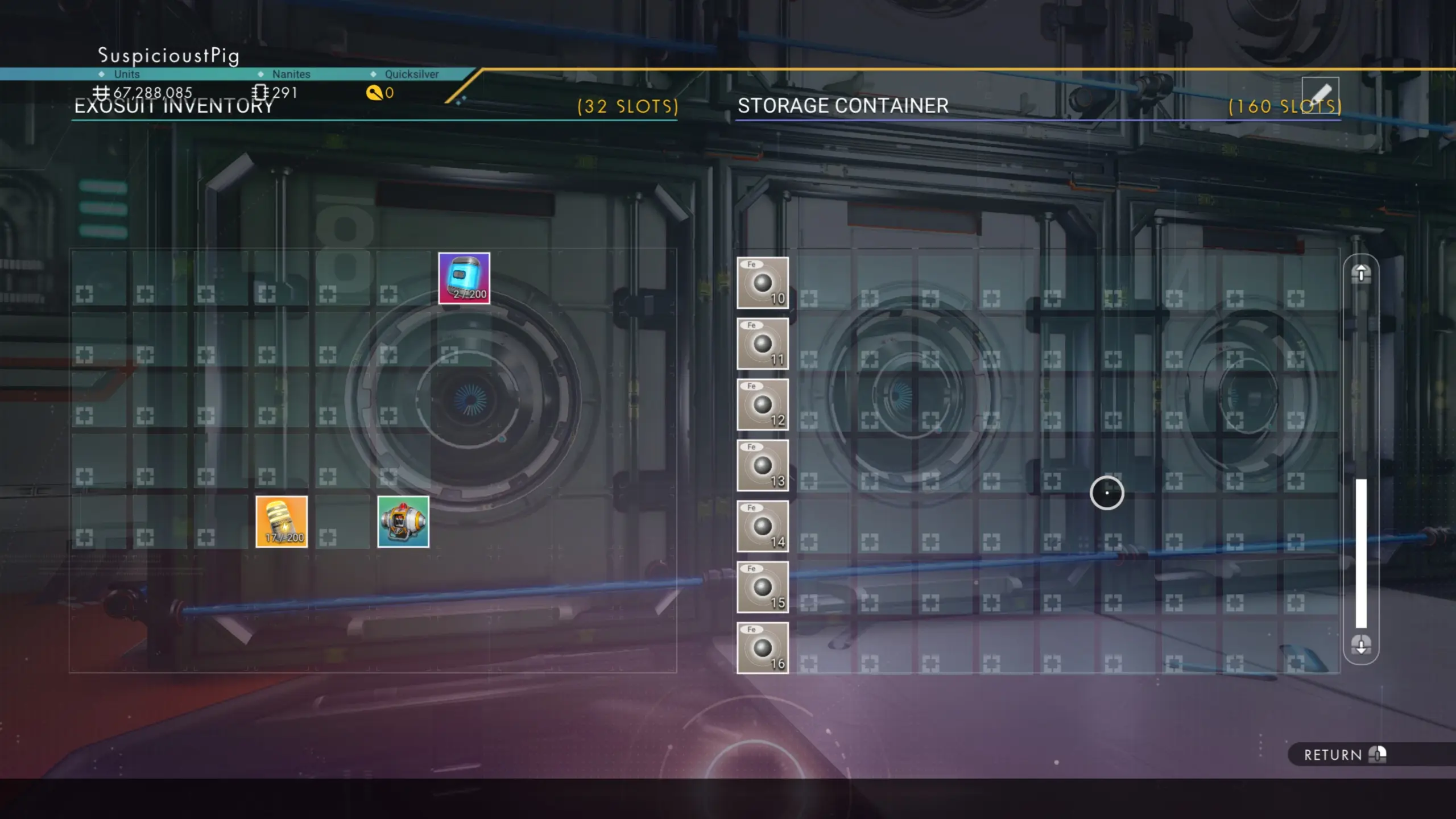Click the white storage scrollbar thumb
The height and width of the screenshot is (819, 1456).
1361,553
